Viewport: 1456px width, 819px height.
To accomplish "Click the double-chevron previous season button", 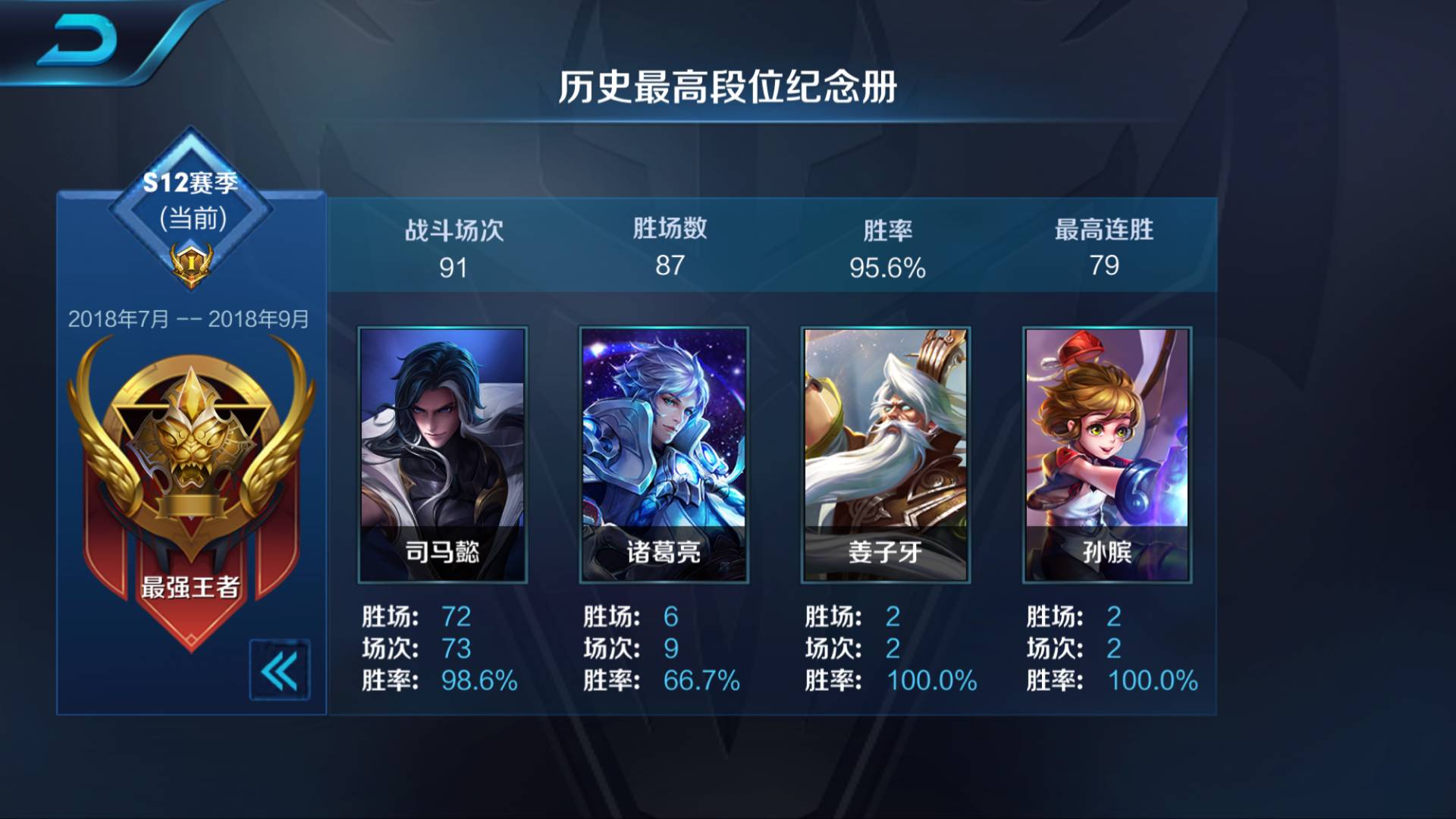I will pyautogui.click(x=279, y=670).
